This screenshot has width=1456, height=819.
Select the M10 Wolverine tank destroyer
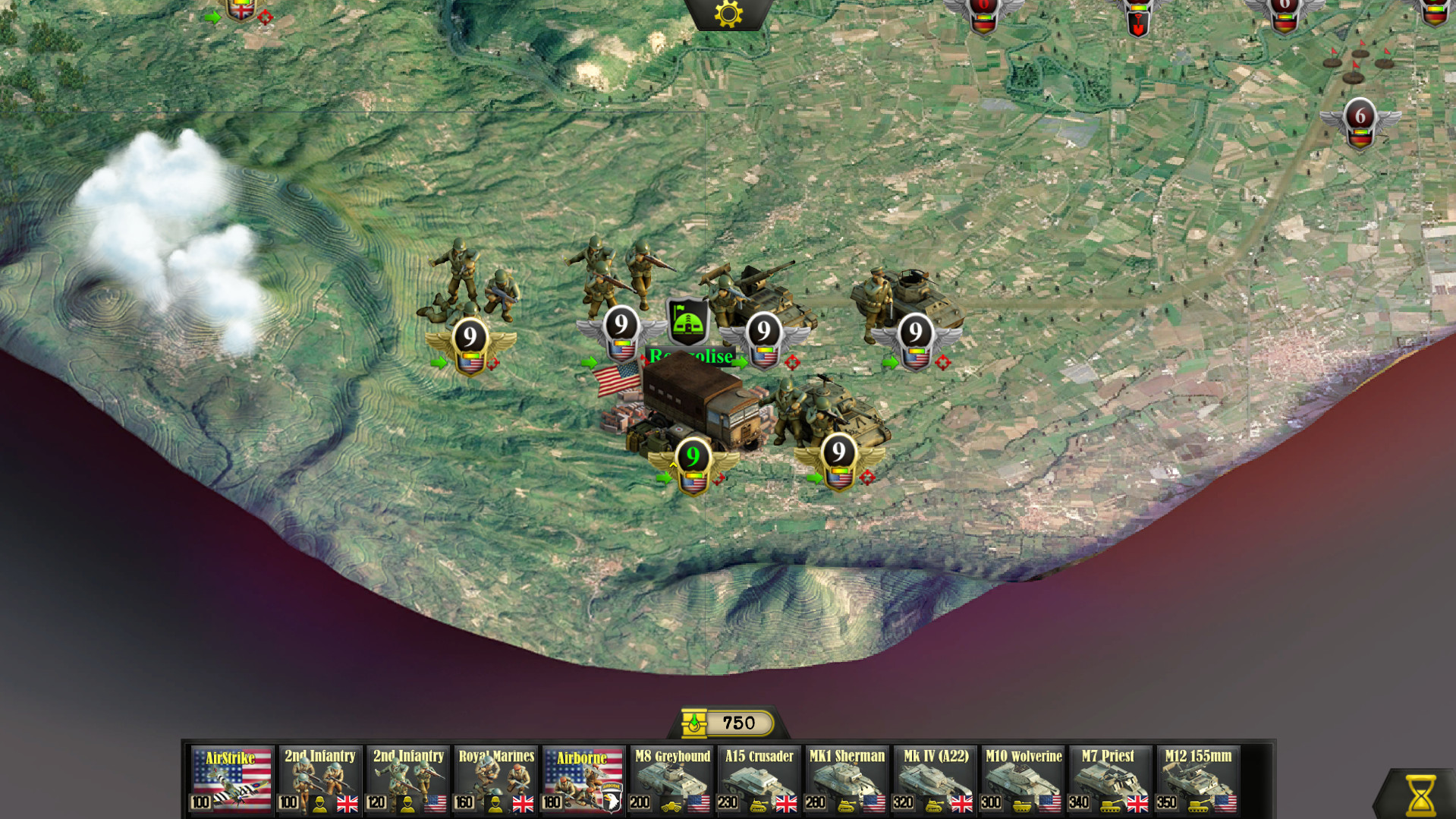1022,780
